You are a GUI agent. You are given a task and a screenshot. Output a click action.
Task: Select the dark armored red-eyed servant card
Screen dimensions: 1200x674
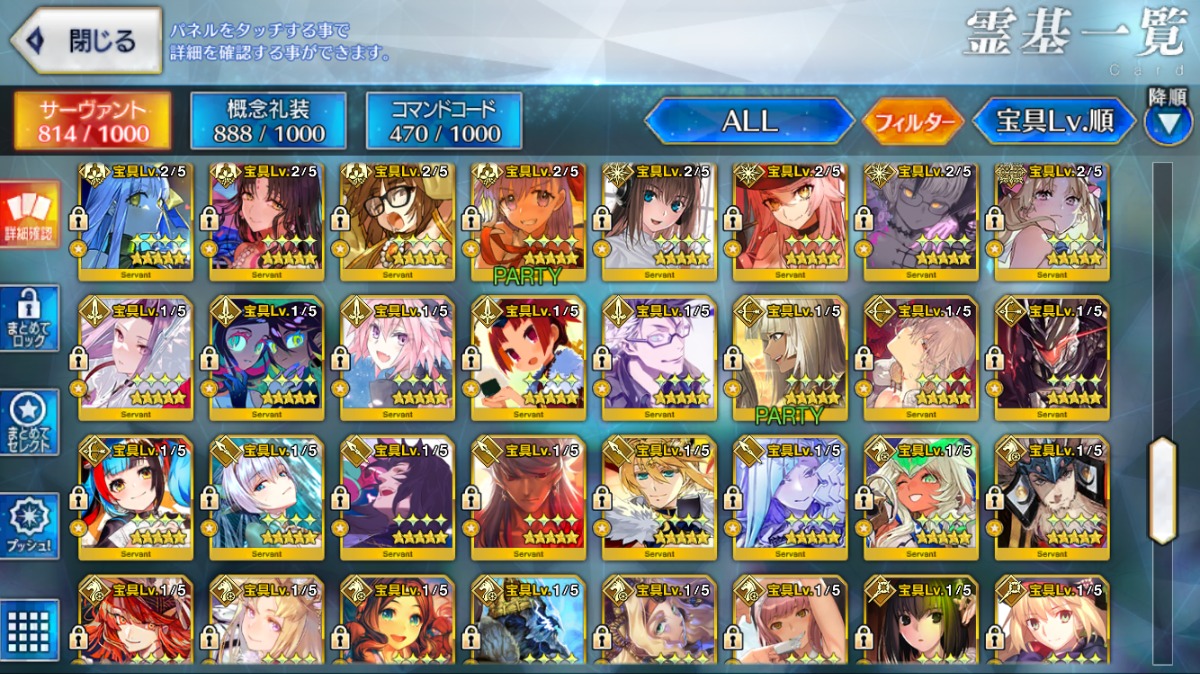[1052, 356]
